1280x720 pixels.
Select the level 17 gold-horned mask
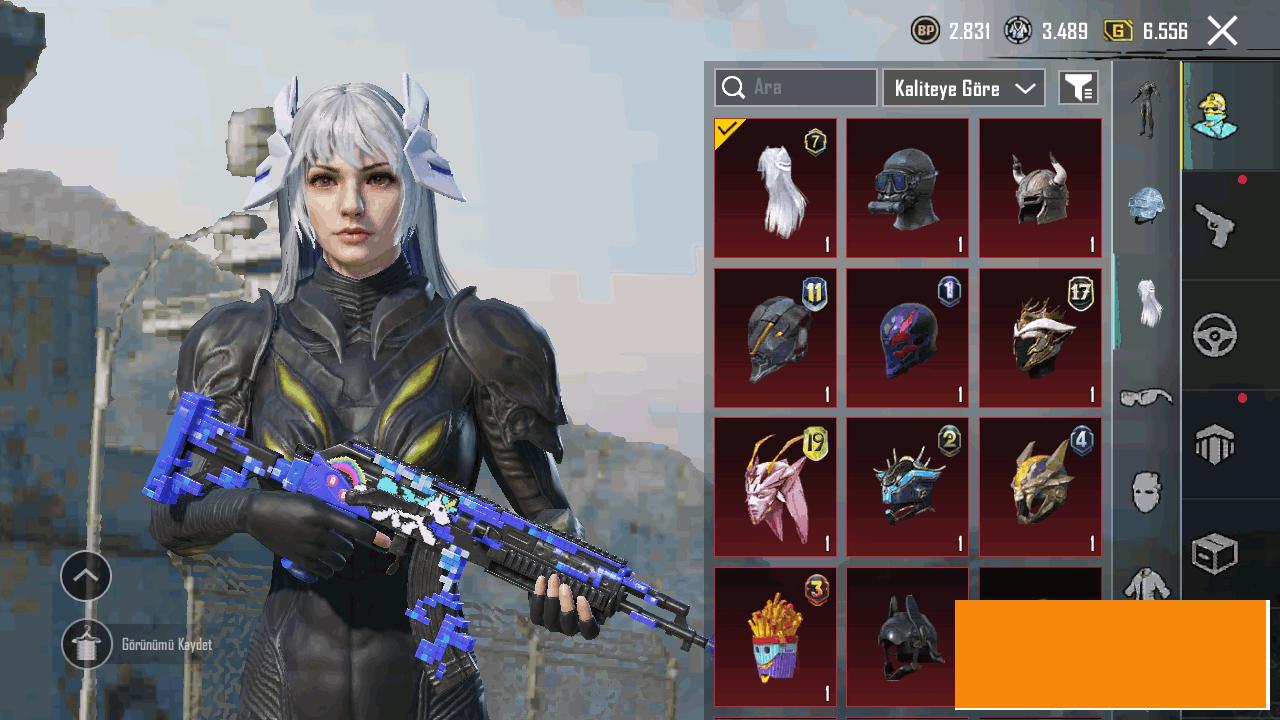point(1039,338)
